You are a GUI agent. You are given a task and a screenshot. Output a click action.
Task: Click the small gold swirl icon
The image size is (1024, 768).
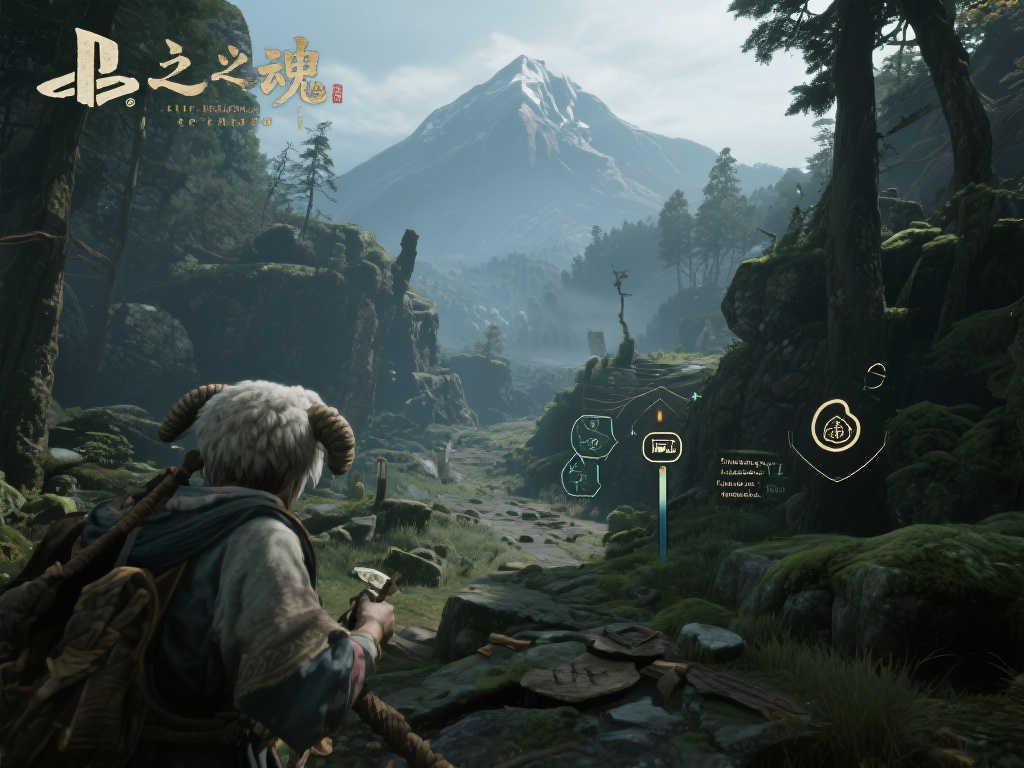click(876, 376)
